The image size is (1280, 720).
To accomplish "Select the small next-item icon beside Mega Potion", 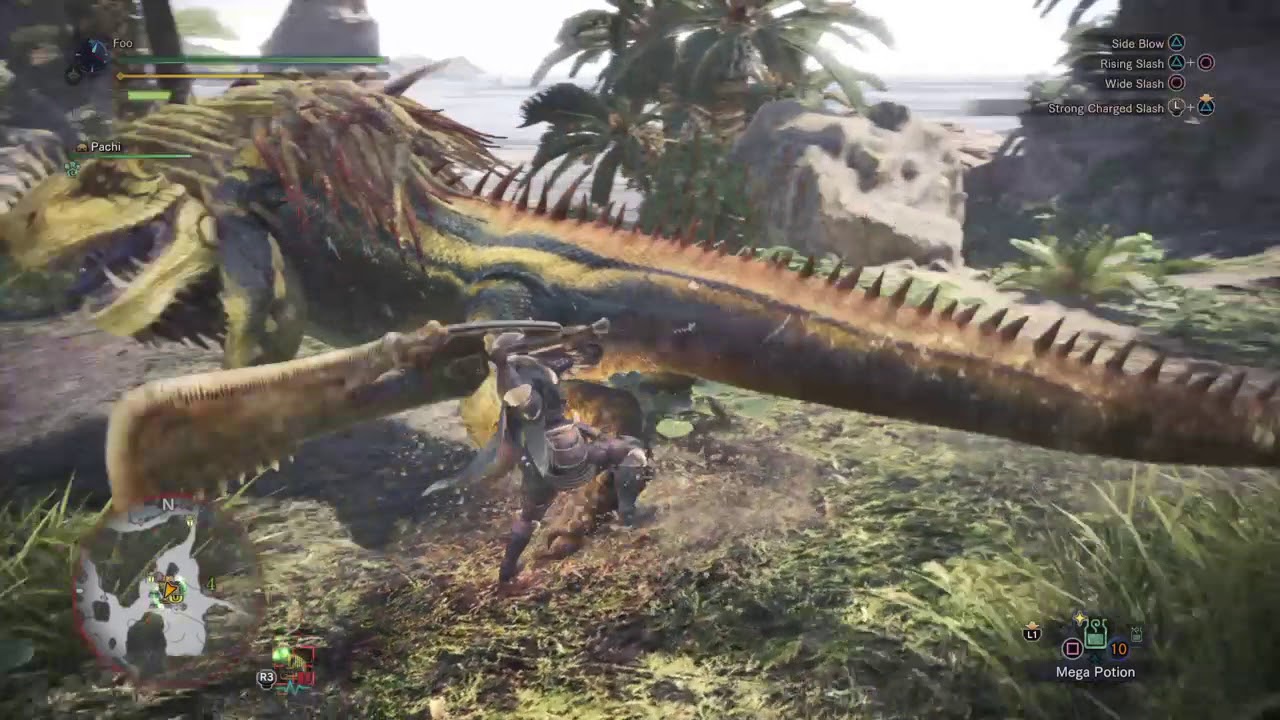I will pos(1136,634).
